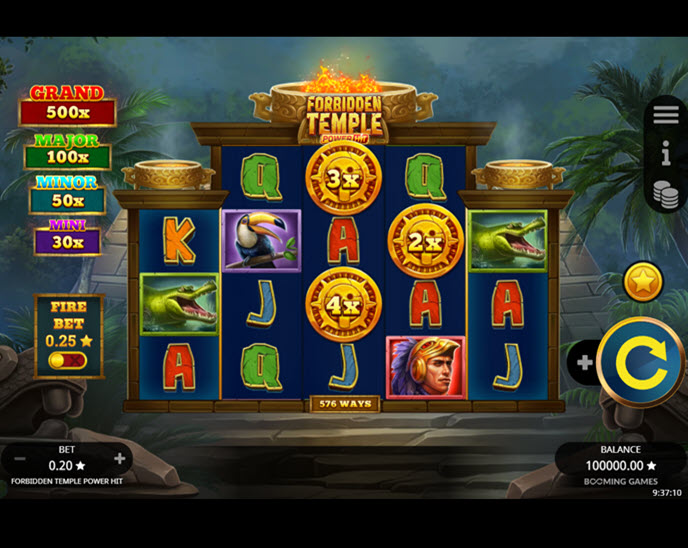Decrease the bet with the minus button
The image size is (688, 548).
(x=21, y=458)
